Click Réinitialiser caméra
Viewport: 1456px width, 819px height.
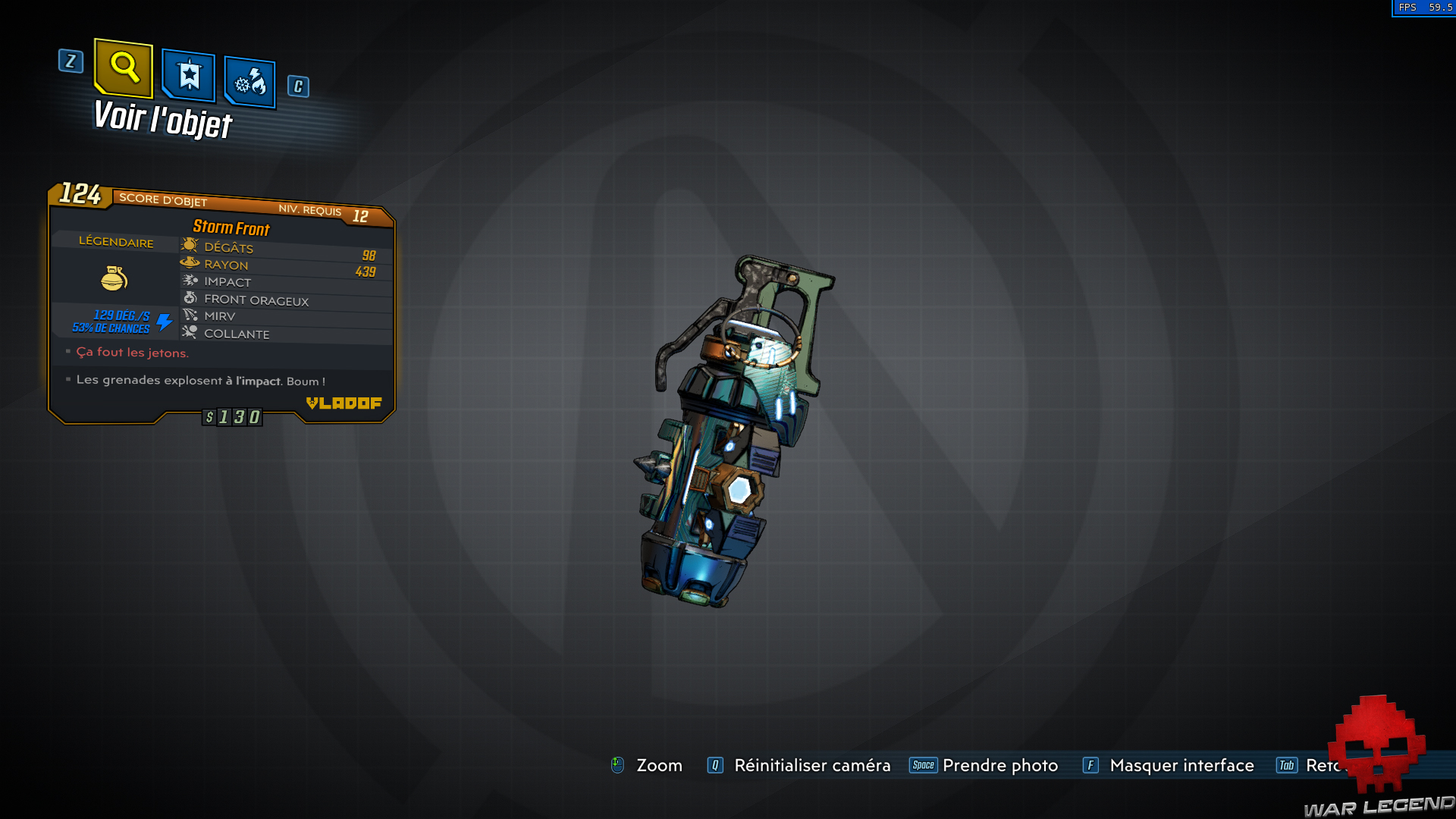[x=811, y=765]
